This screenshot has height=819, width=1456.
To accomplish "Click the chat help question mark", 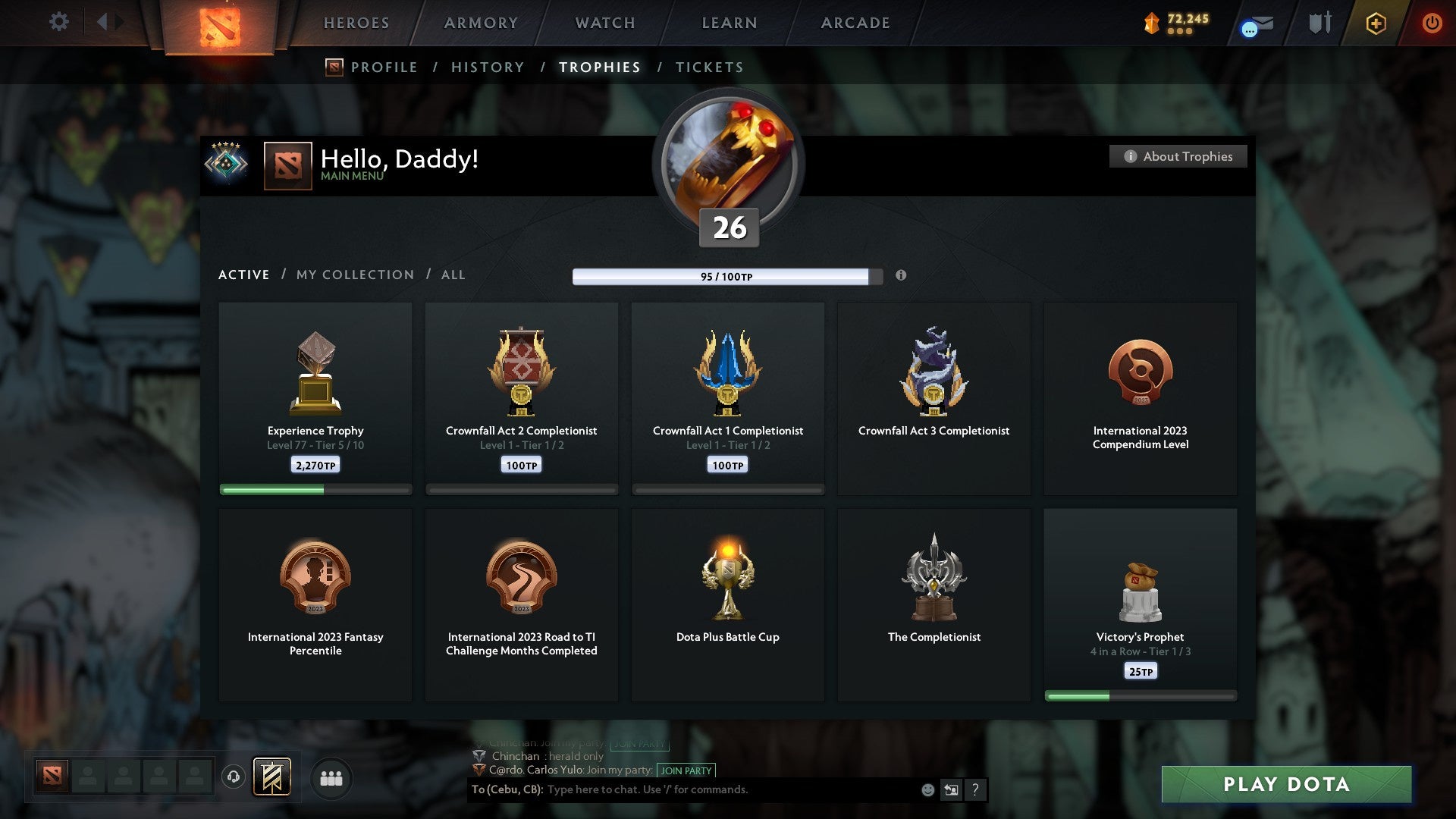I will 977,790.
